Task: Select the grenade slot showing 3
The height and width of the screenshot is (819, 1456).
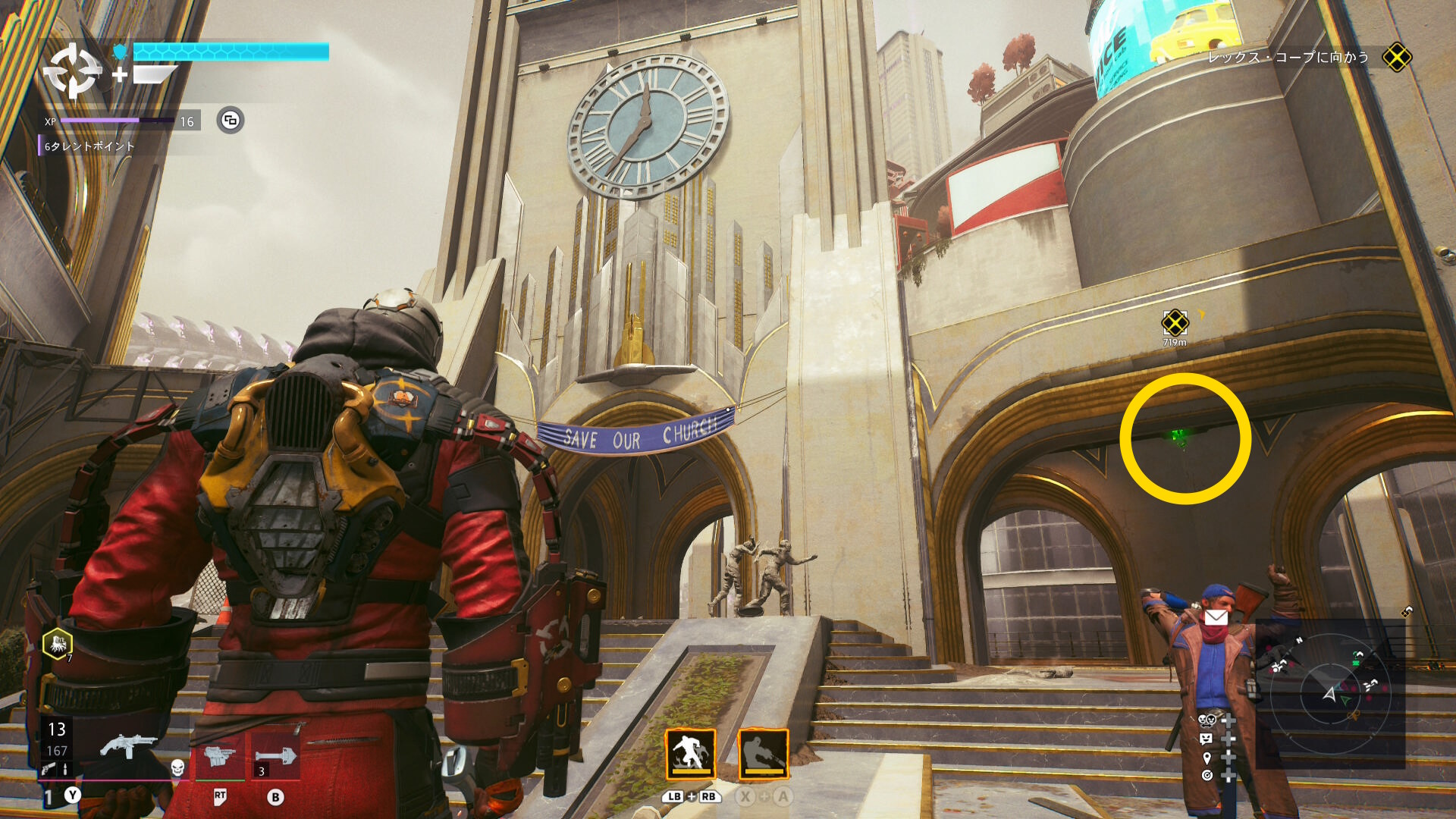Action: 275,755
